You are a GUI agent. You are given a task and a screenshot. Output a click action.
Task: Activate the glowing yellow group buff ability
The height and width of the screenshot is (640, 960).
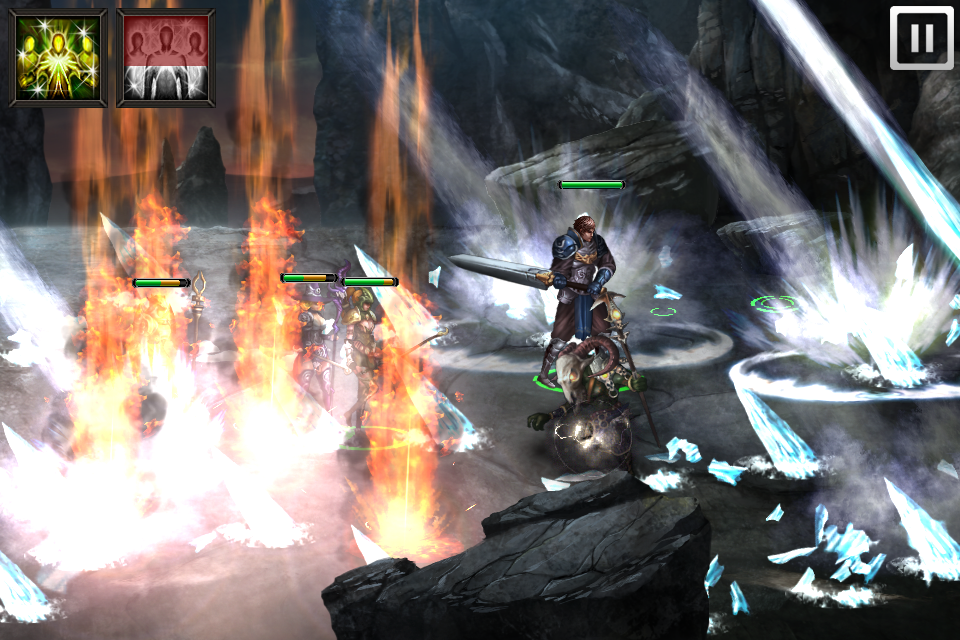pyautogui.click(x=58, y=57)
